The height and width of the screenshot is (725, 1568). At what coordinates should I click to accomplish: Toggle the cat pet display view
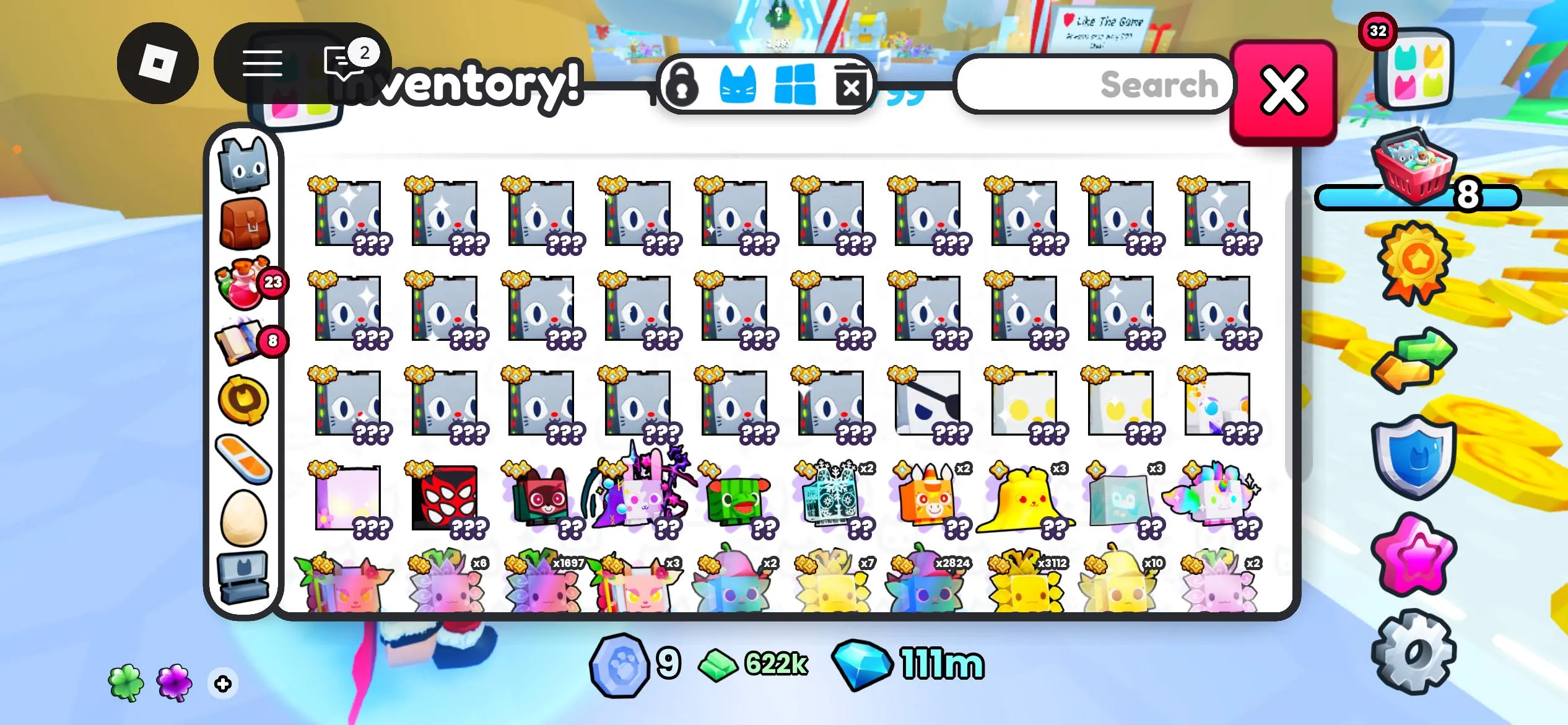(x=738, y=86)
